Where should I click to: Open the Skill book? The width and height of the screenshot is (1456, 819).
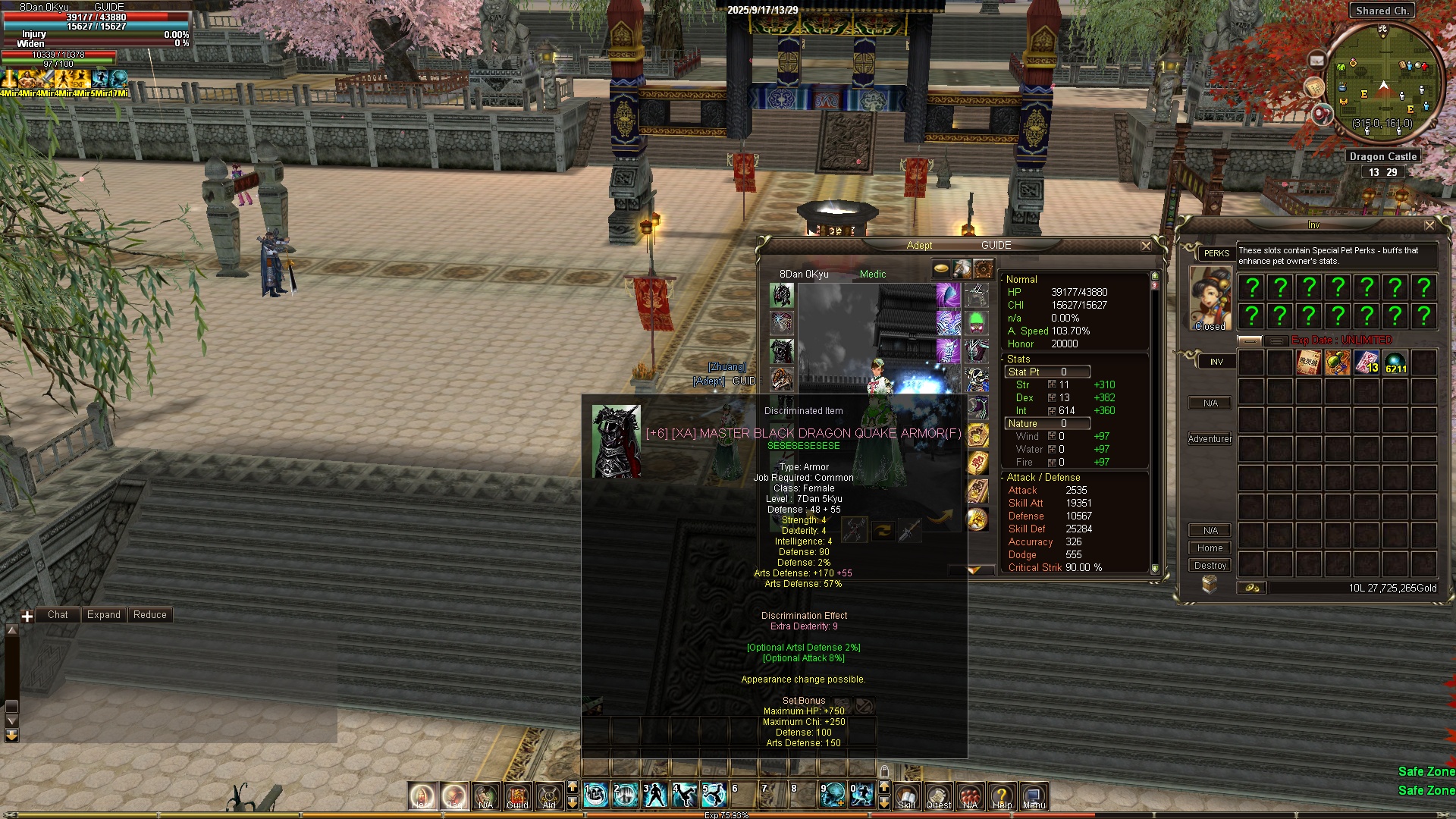point(906,795)
